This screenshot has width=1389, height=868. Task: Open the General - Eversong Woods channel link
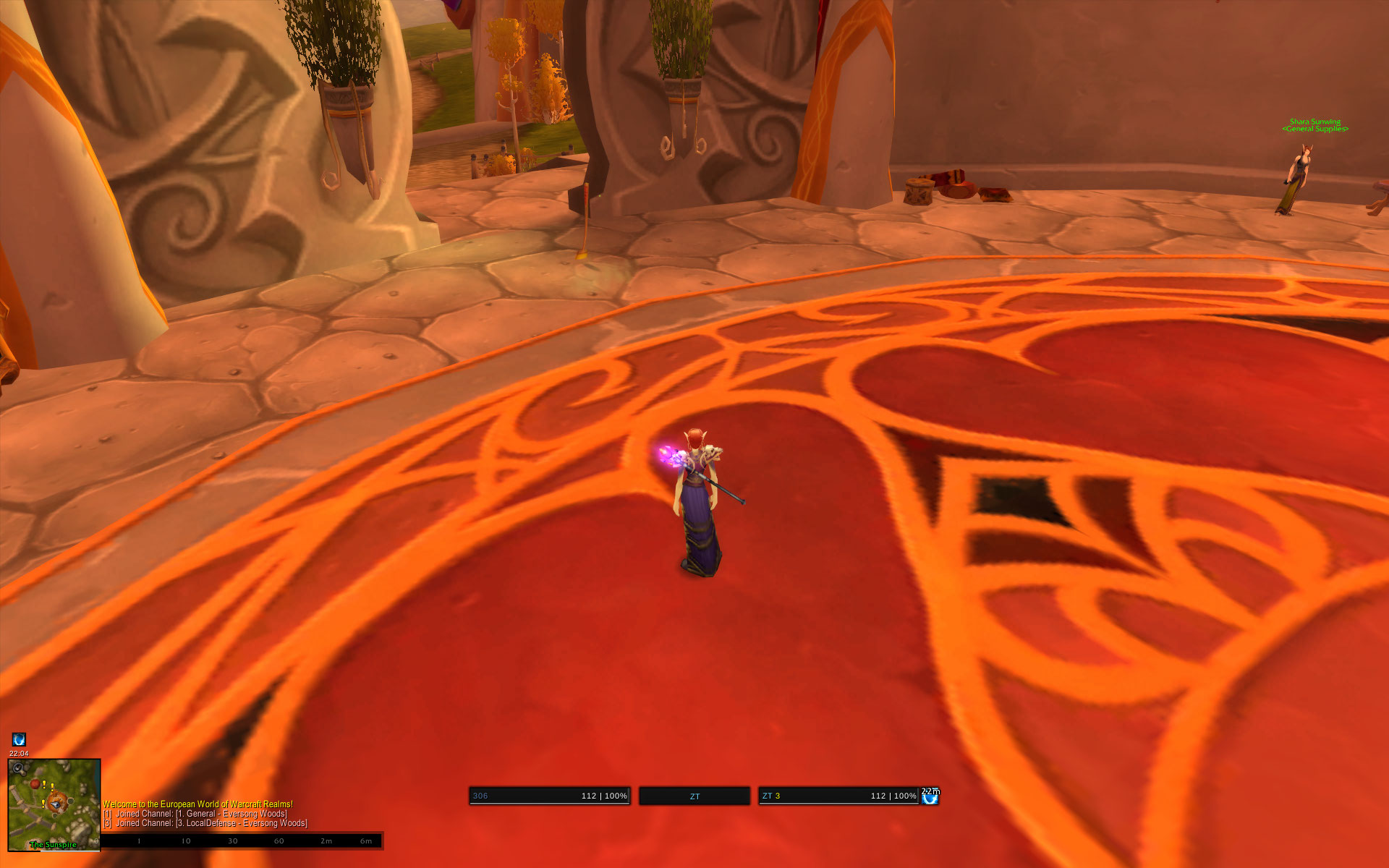coord(231,814)
